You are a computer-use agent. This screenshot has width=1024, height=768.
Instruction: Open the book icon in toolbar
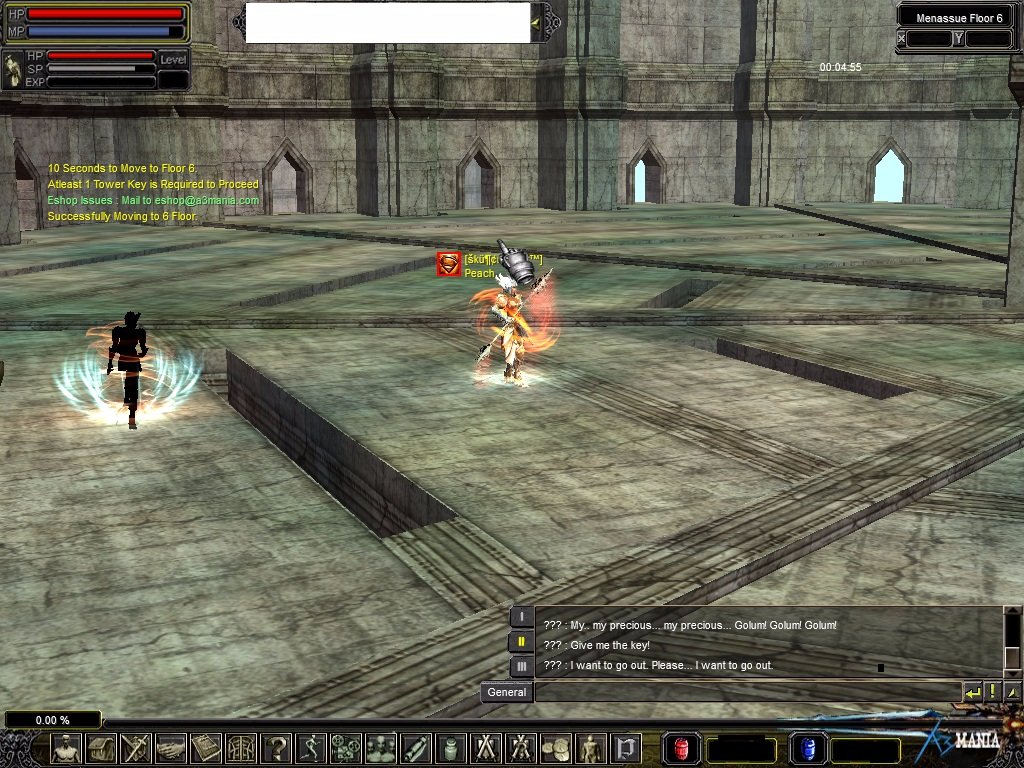(206, 748)
